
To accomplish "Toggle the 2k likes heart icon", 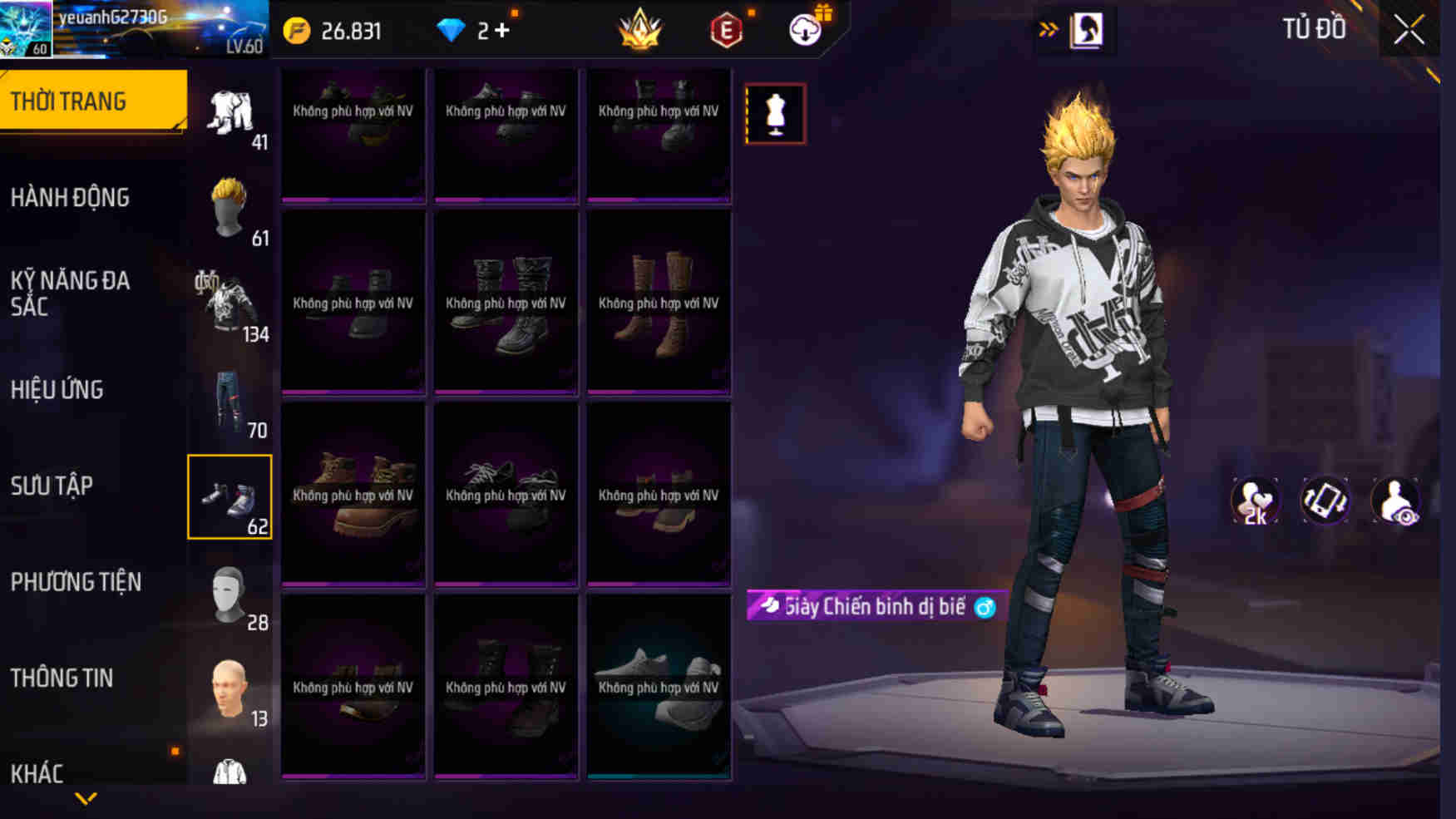I will 1254,500.
